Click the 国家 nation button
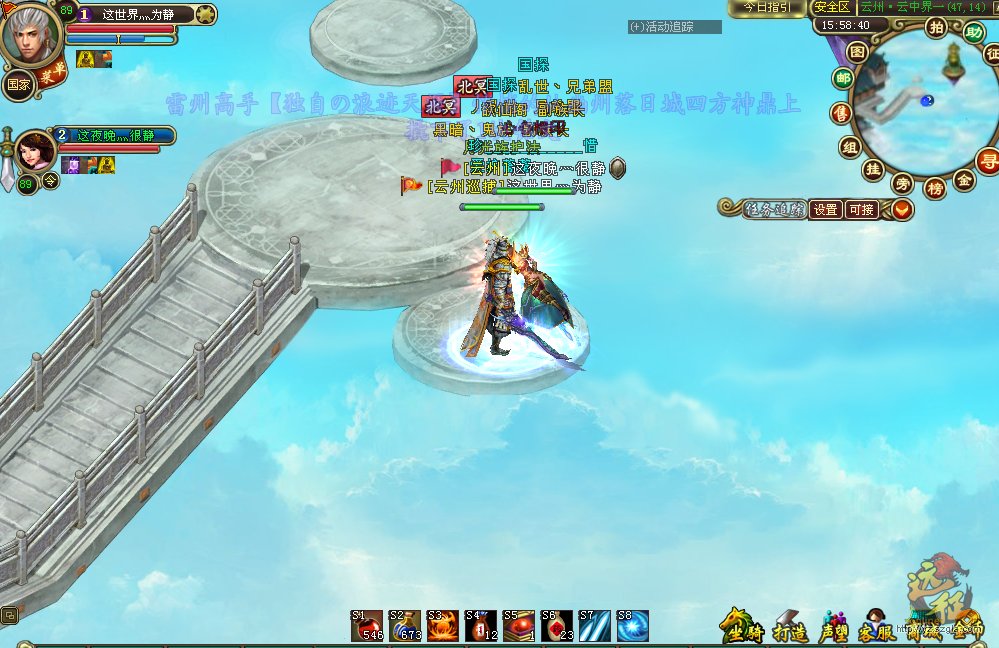Viewport: 999px width, 648px height. 17,84
